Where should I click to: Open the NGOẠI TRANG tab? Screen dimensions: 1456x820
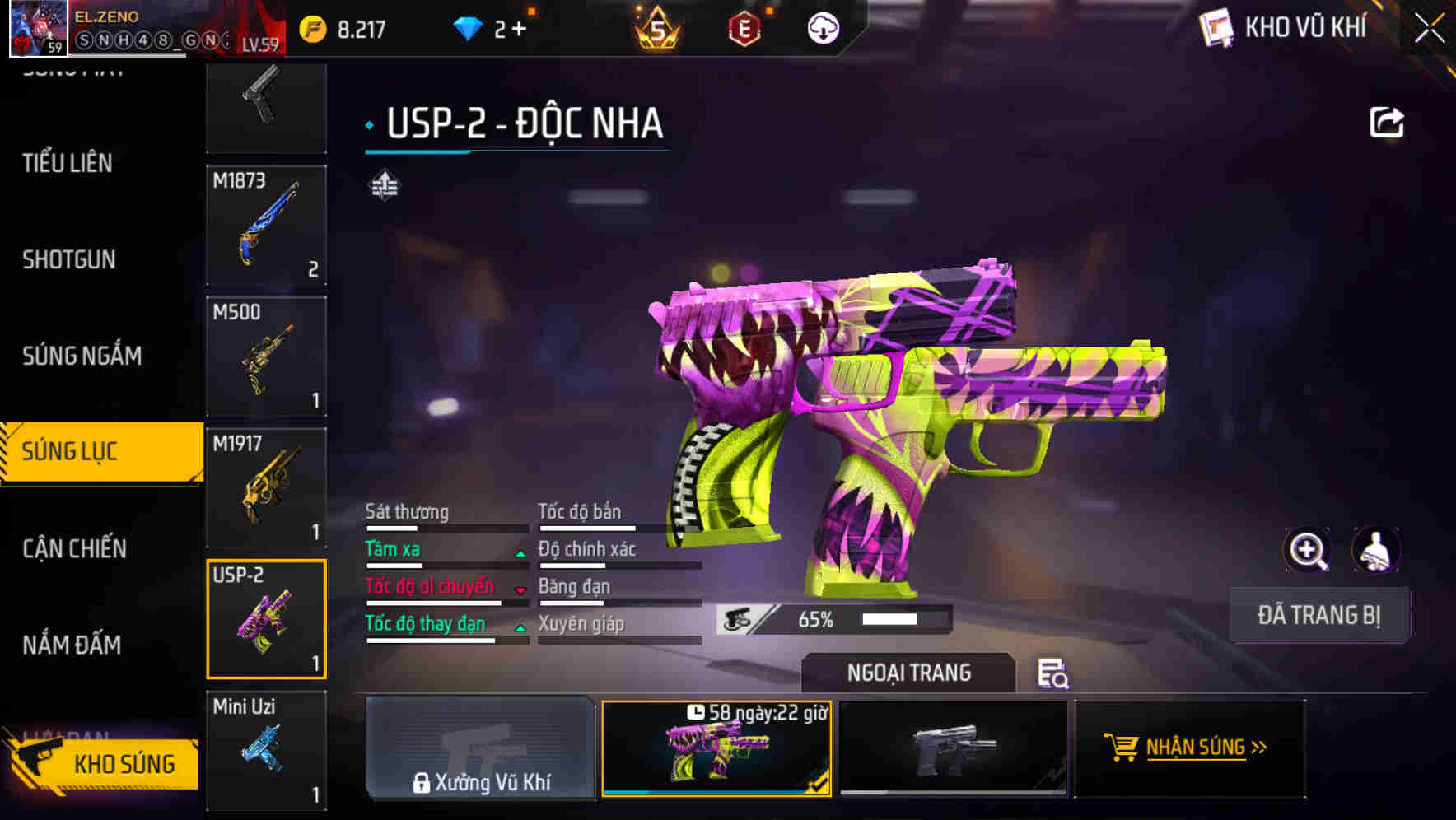pos(909,673)
